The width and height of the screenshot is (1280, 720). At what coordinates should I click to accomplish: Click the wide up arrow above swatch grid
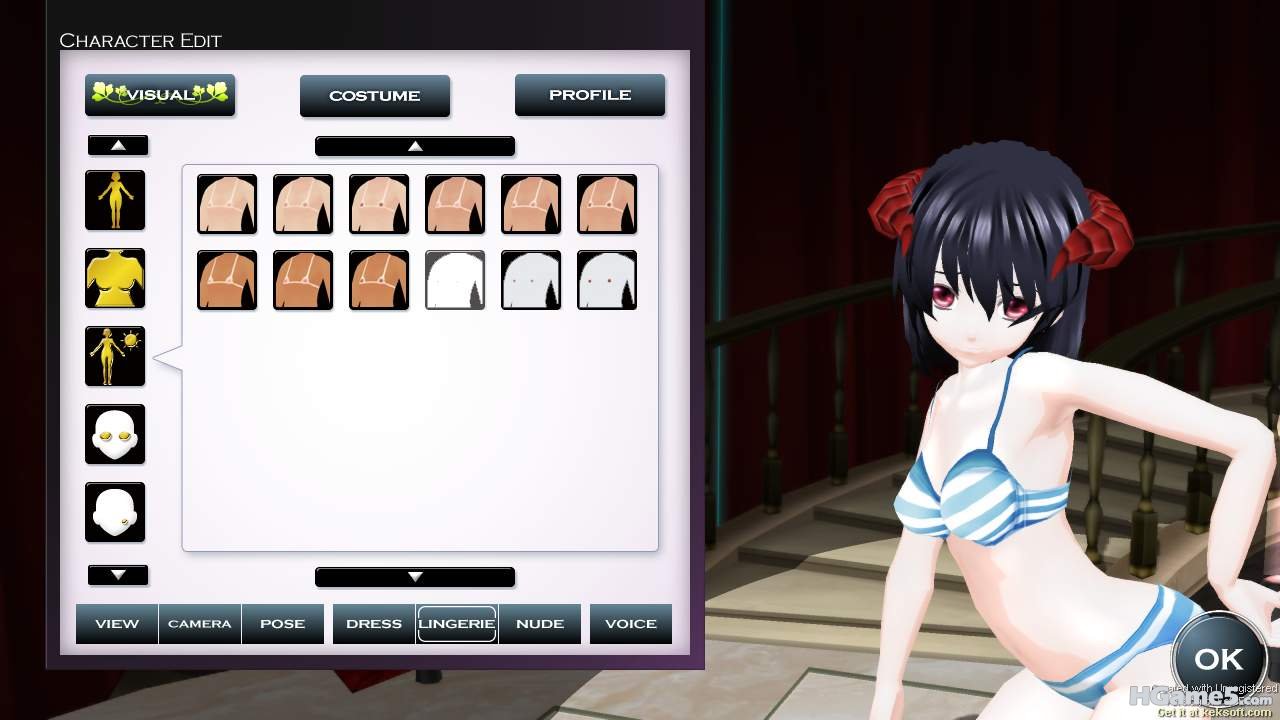click(415, 146)
